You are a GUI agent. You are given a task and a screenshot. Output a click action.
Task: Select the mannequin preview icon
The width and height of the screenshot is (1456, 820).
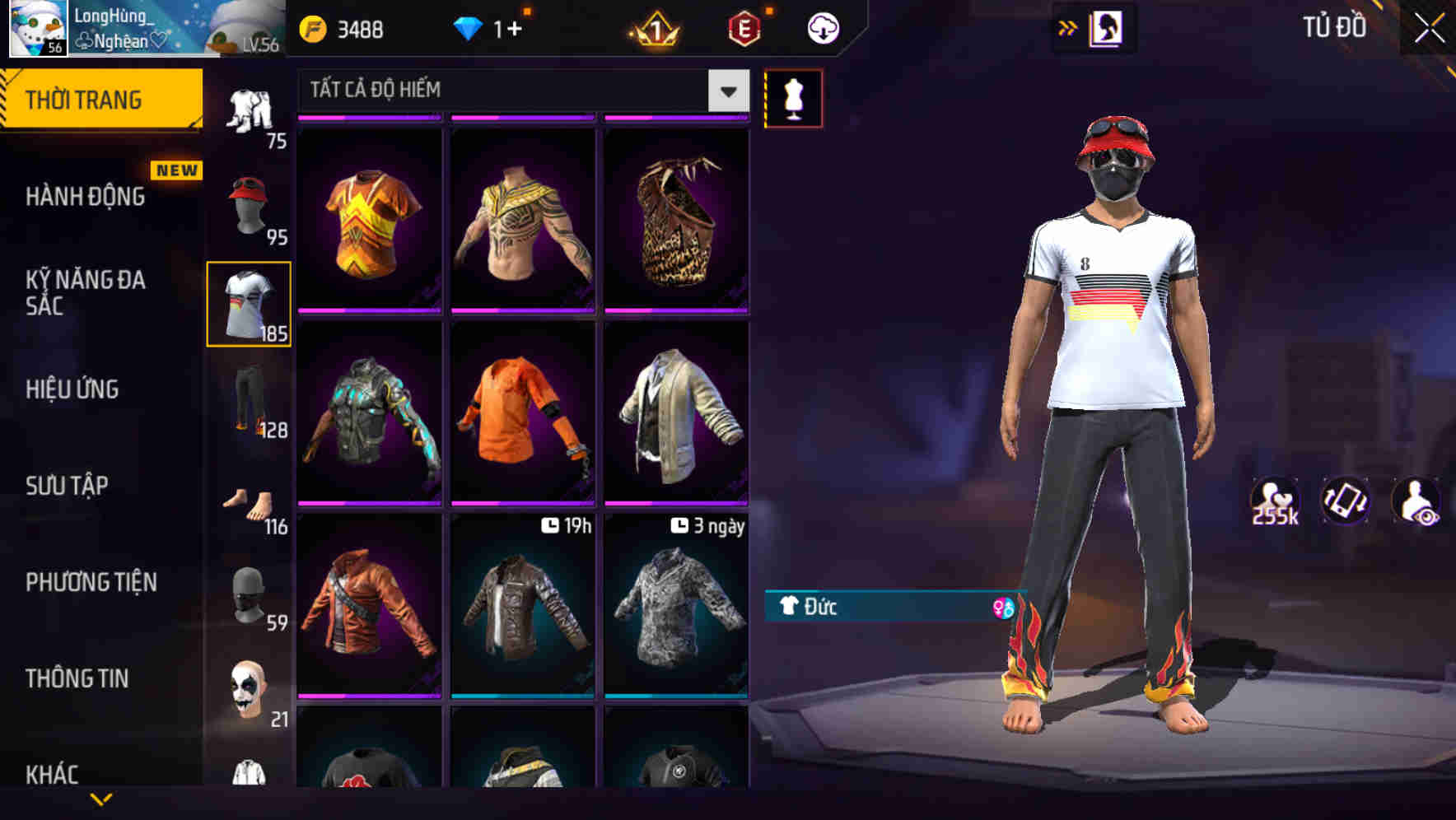pos(793,97)
